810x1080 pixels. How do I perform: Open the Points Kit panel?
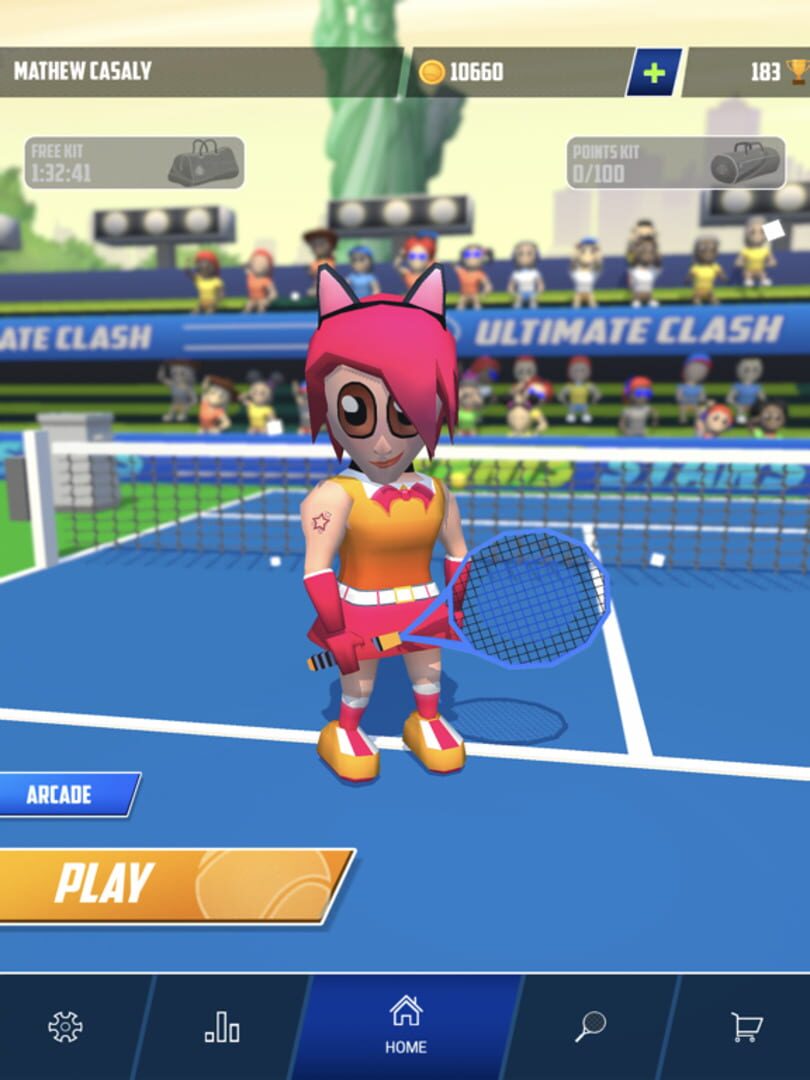[x=675, y=163]
